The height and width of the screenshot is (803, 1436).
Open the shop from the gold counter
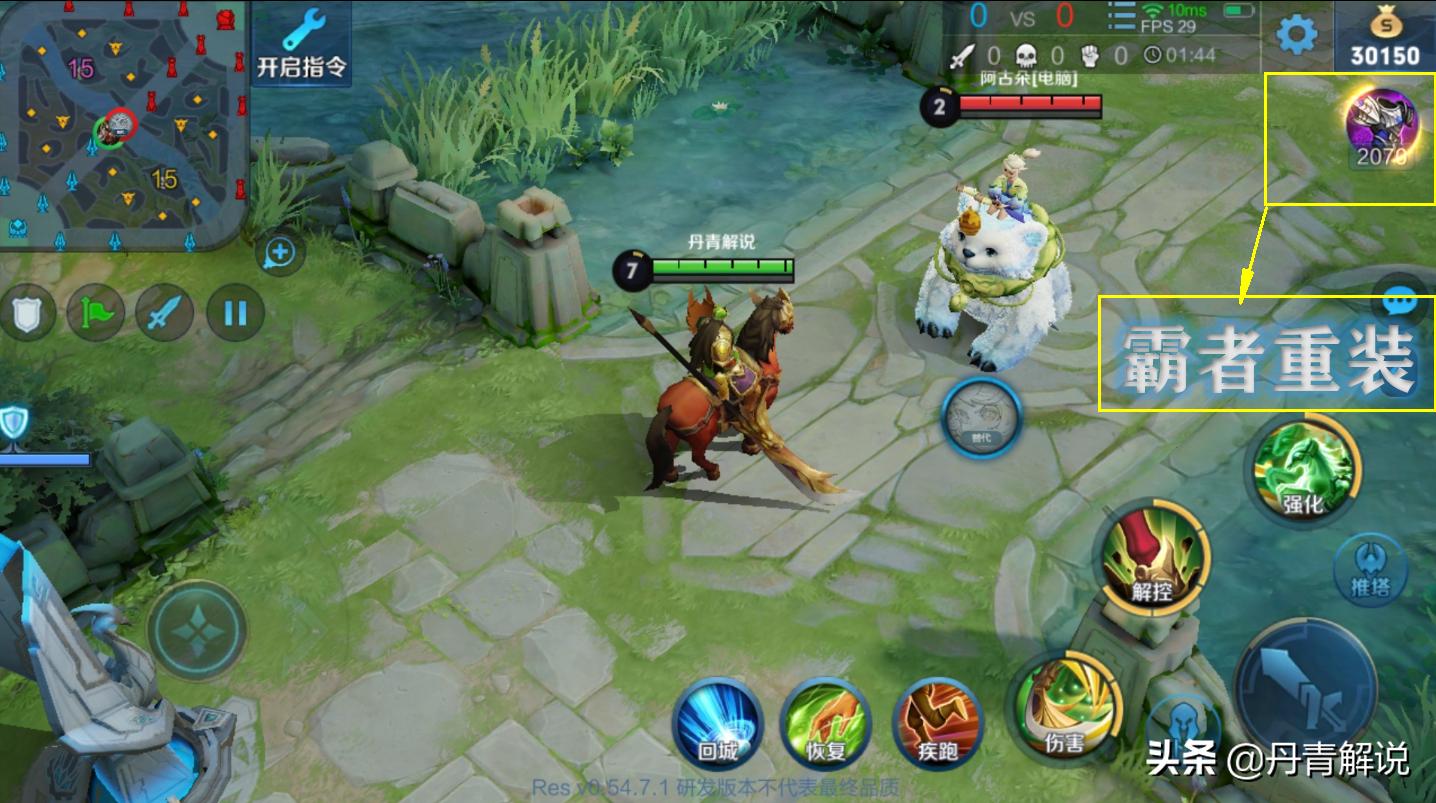[1385, 37]
